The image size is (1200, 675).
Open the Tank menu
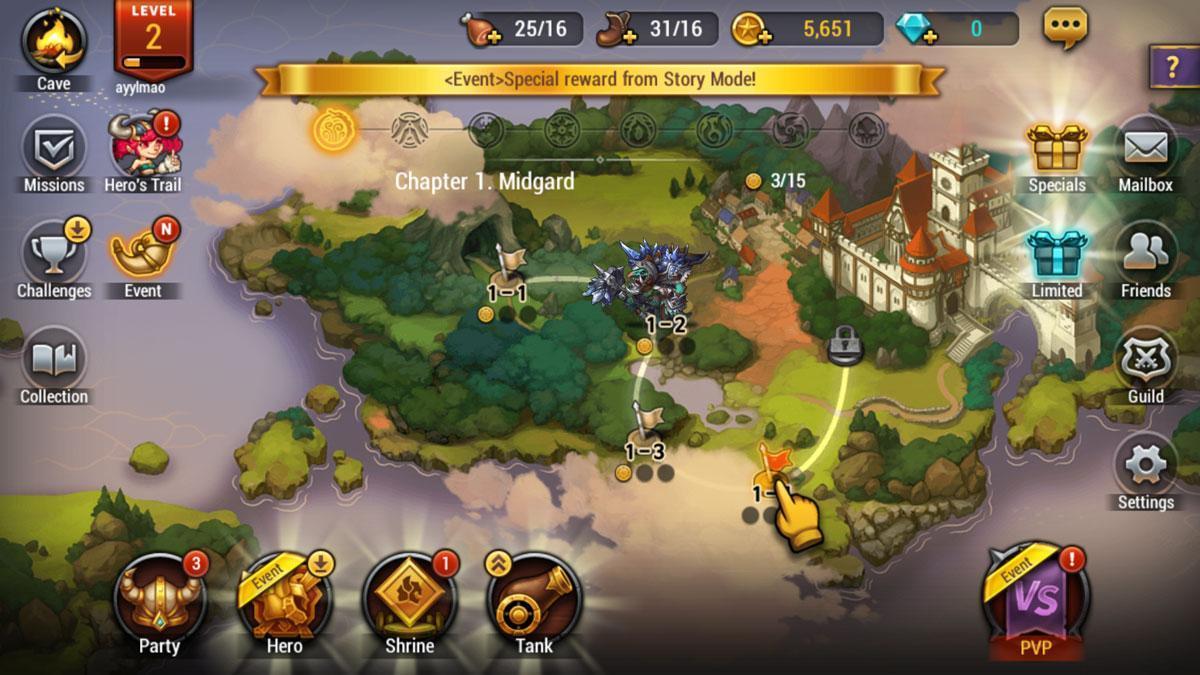point(534,600)
